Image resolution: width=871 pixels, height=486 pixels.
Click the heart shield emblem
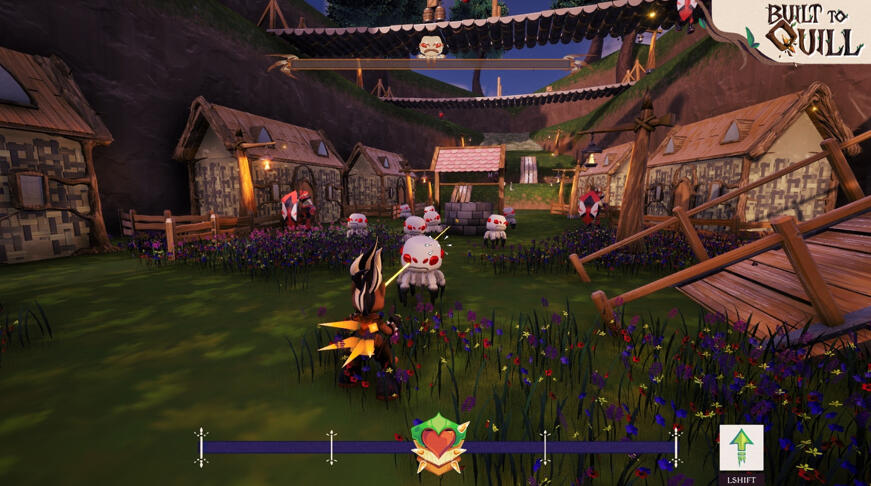439,443
